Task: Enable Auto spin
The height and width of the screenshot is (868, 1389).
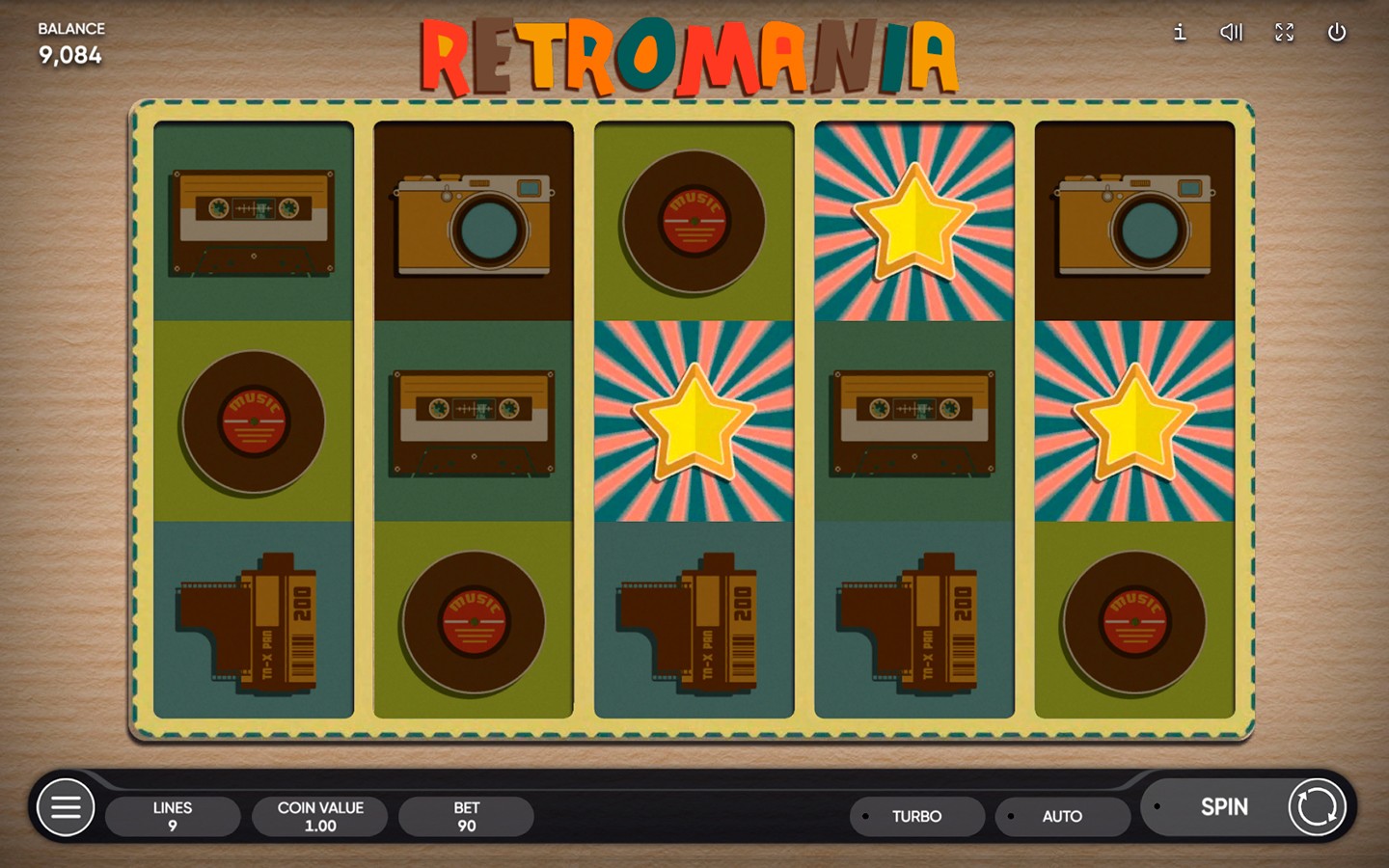Action: 1062,816
